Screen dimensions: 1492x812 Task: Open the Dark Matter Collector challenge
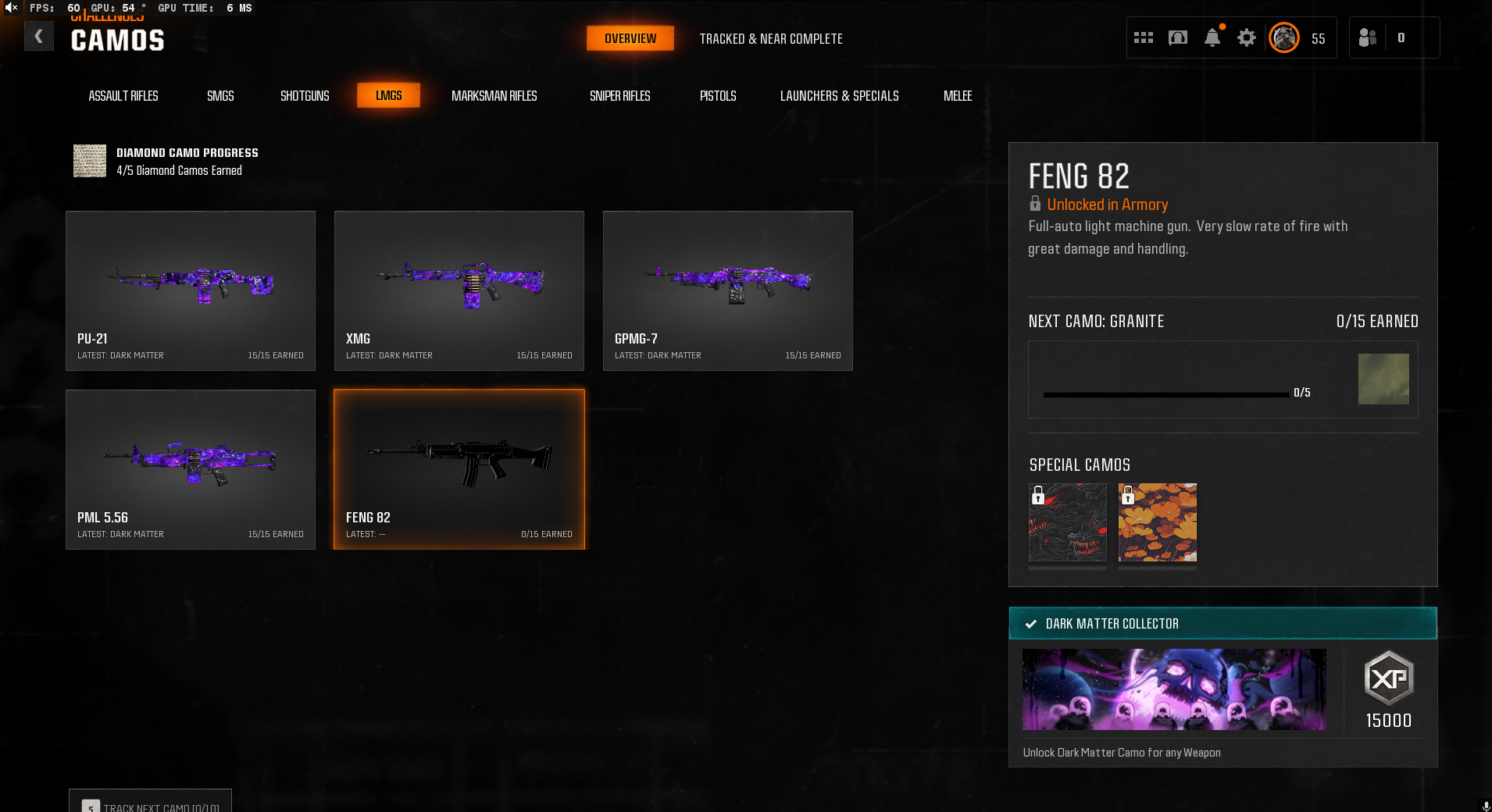click(1223, 623)
